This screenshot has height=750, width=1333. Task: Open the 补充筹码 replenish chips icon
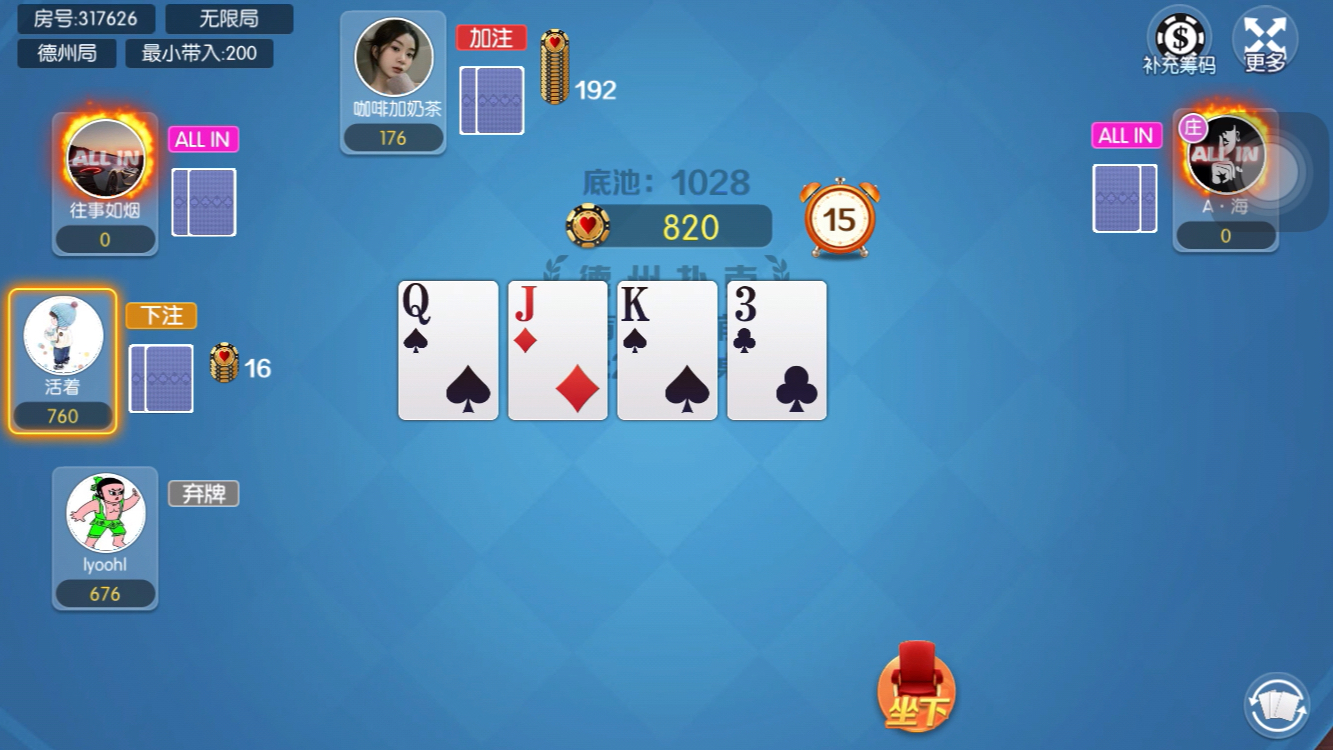tap(1179, 40)
